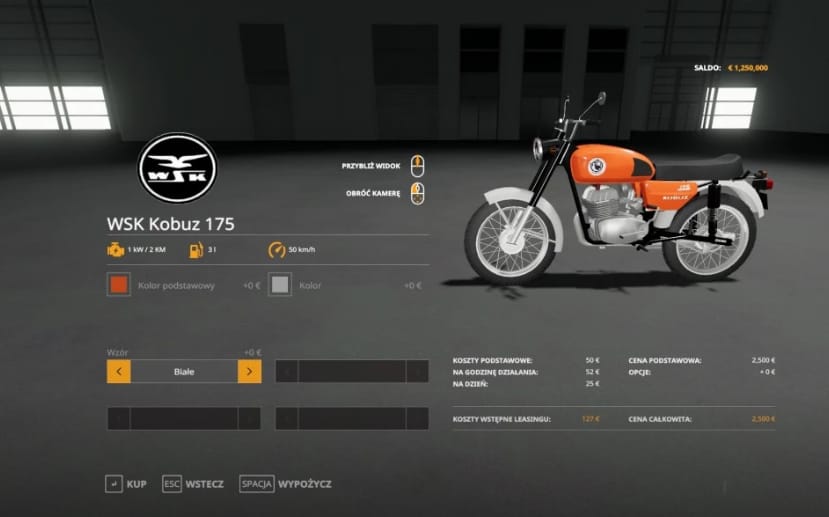Lease the bike with WYPOŻYCZ
Screen dimensions: 829x517
click(286, 484)
